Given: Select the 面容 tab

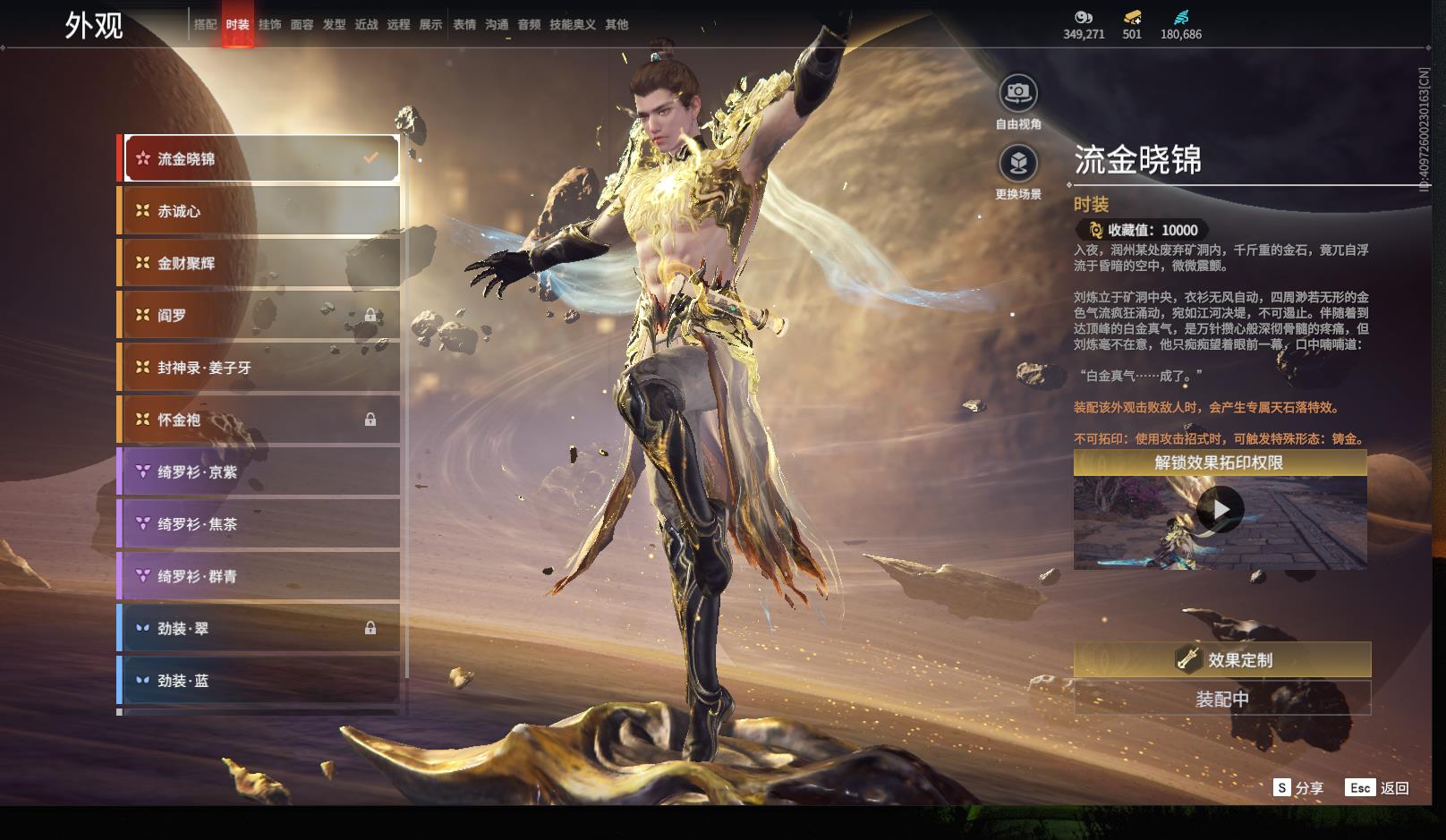Looking at the screenshot, I should pyautogui.click(x=302, y=25).
